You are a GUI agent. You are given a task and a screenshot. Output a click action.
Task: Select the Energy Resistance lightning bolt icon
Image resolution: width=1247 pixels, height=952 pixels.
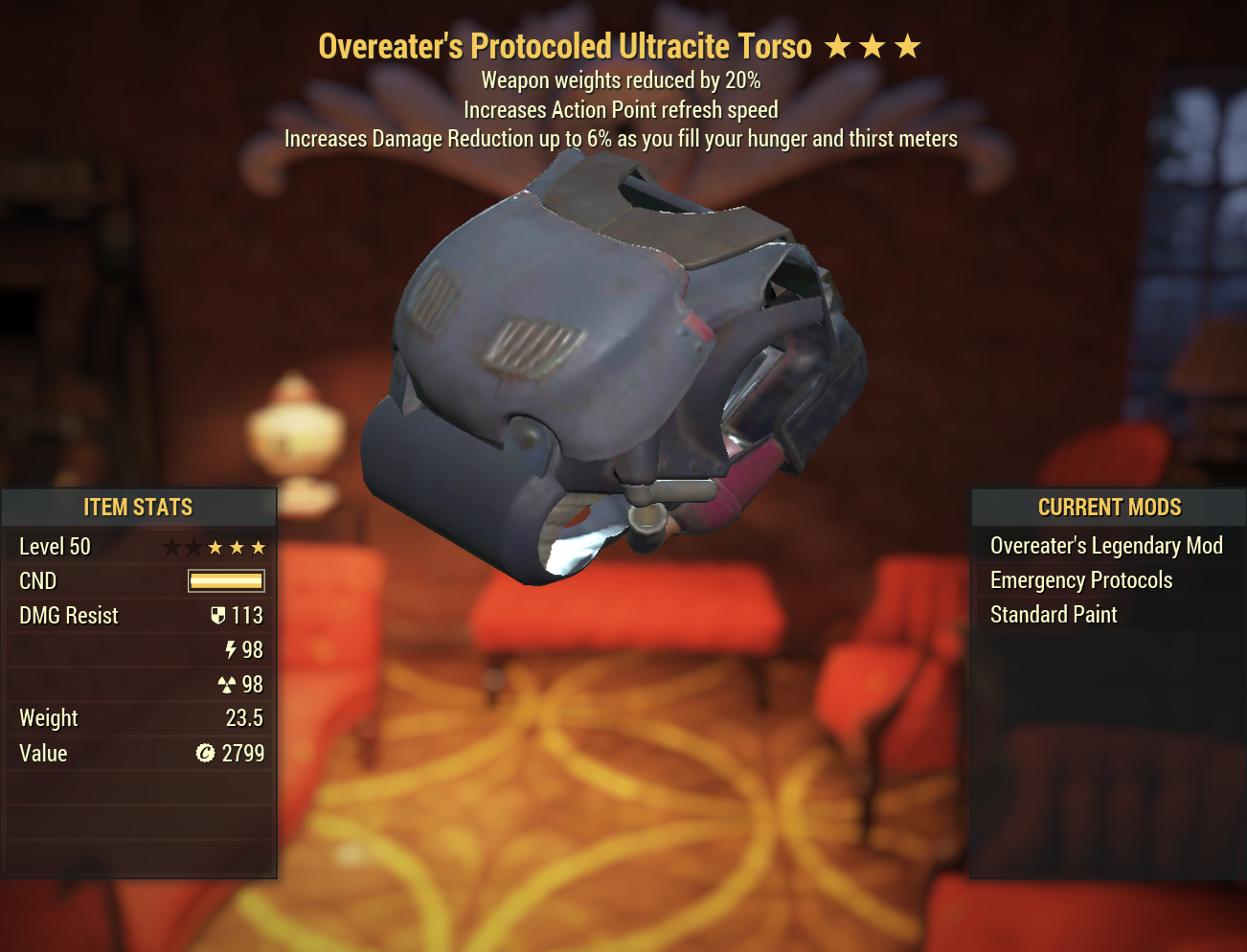pyautogui.click(x=229, y=650)
